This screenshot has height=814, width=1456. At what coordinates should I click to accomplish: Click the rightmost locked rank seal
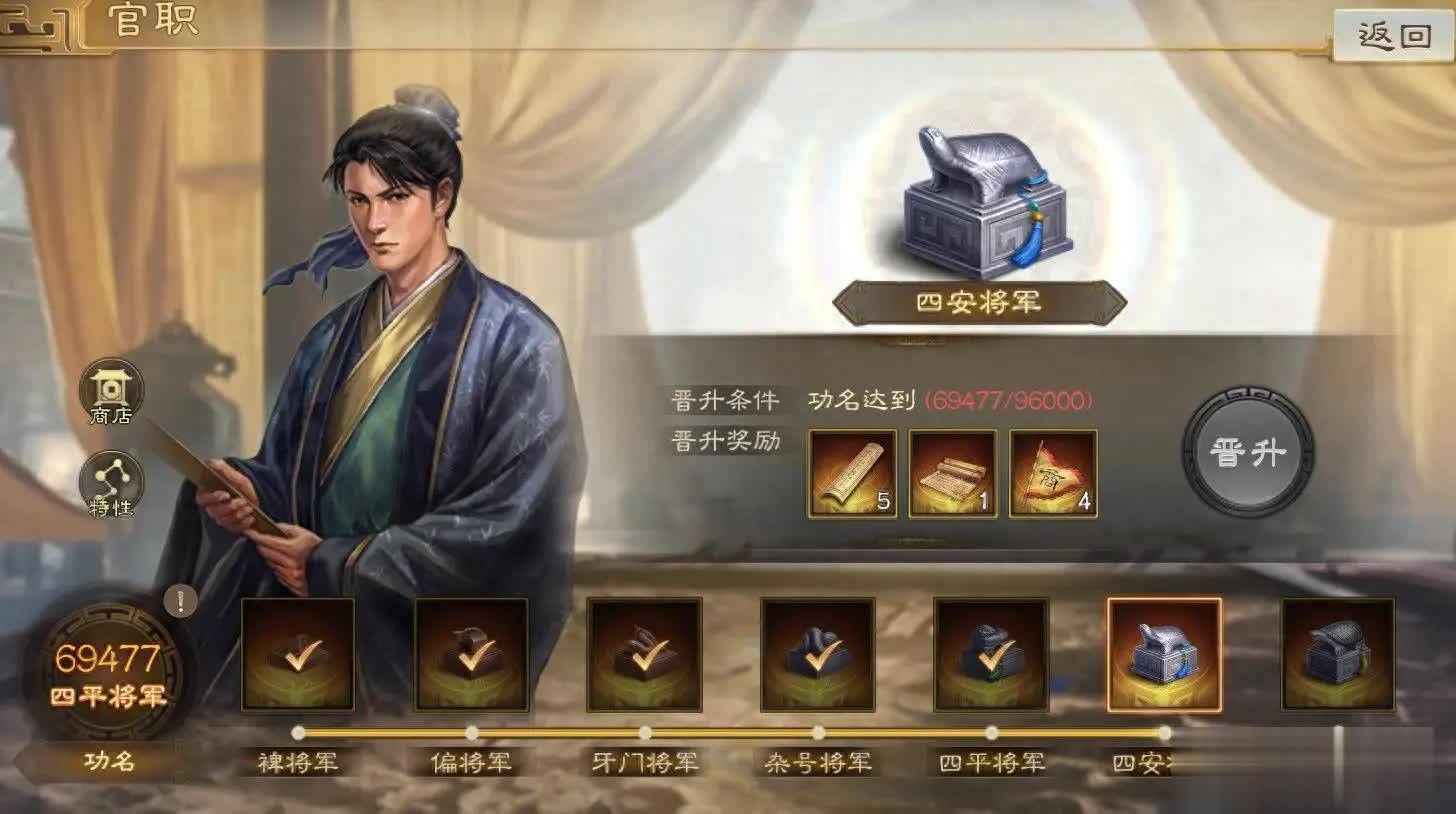pyautogui.click(x=1338, y=655)
